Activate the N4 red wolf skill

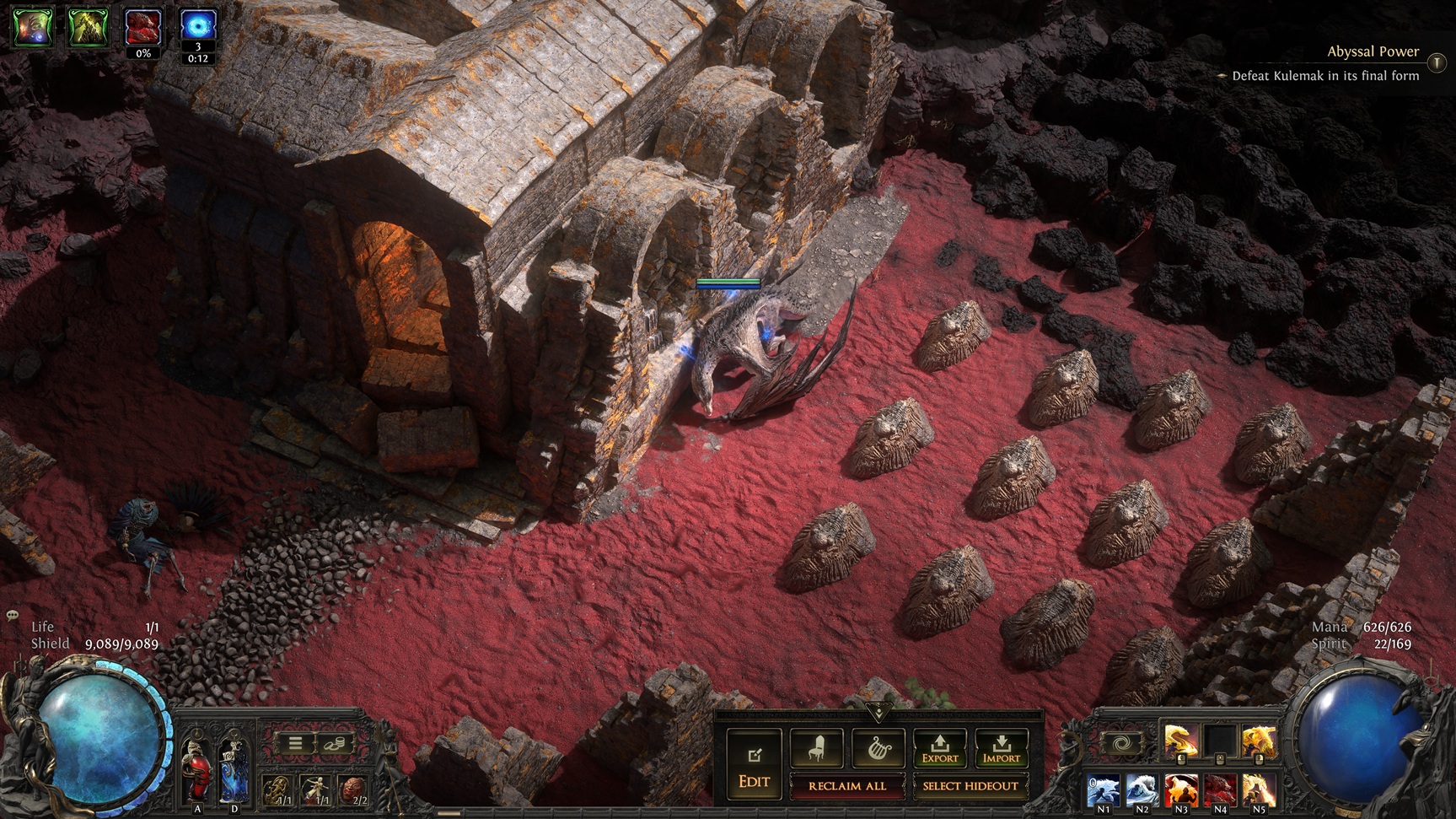[1220, 791]
